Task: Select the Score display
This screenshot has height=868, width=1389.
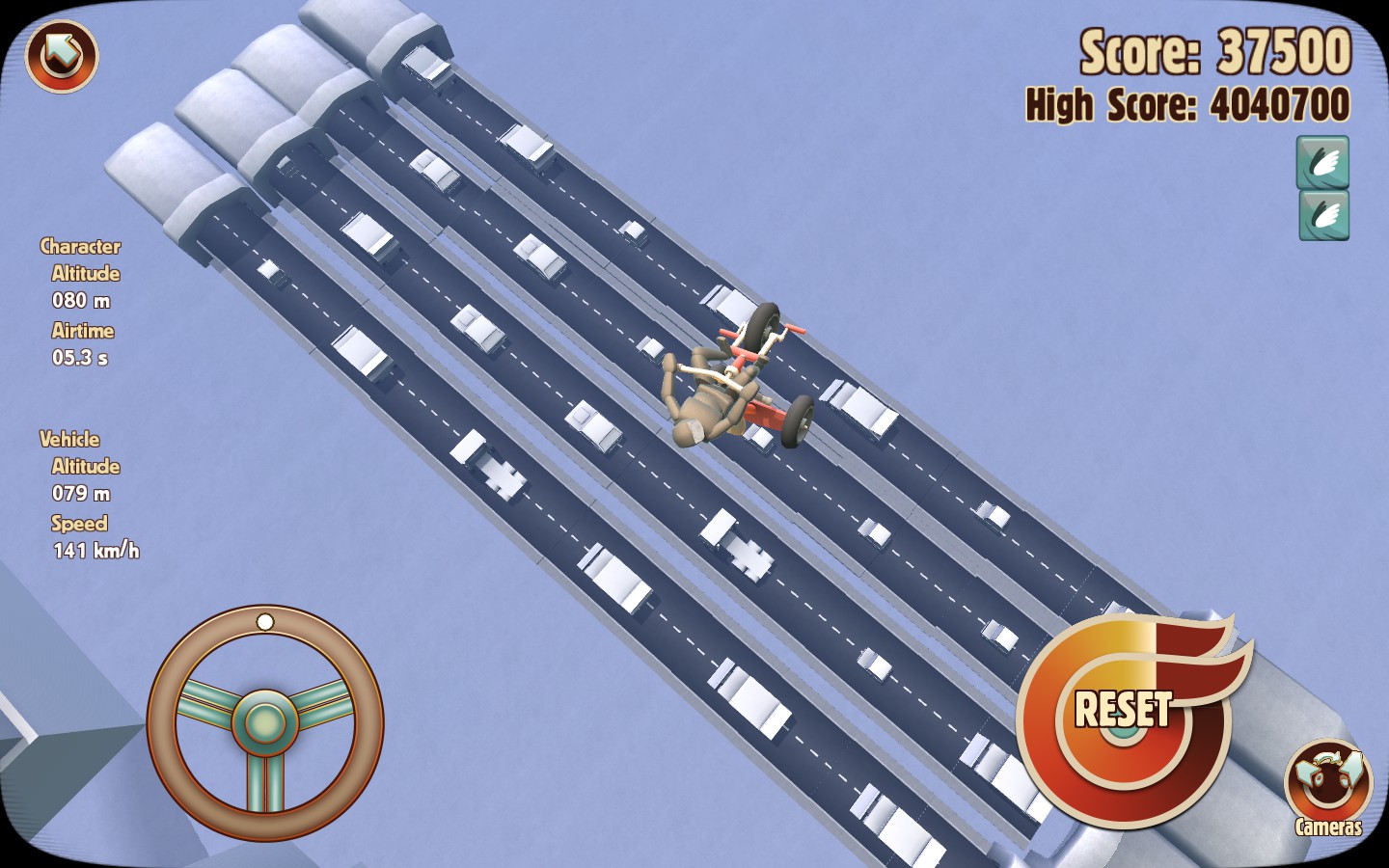Action: click(x=1215, y=51)
